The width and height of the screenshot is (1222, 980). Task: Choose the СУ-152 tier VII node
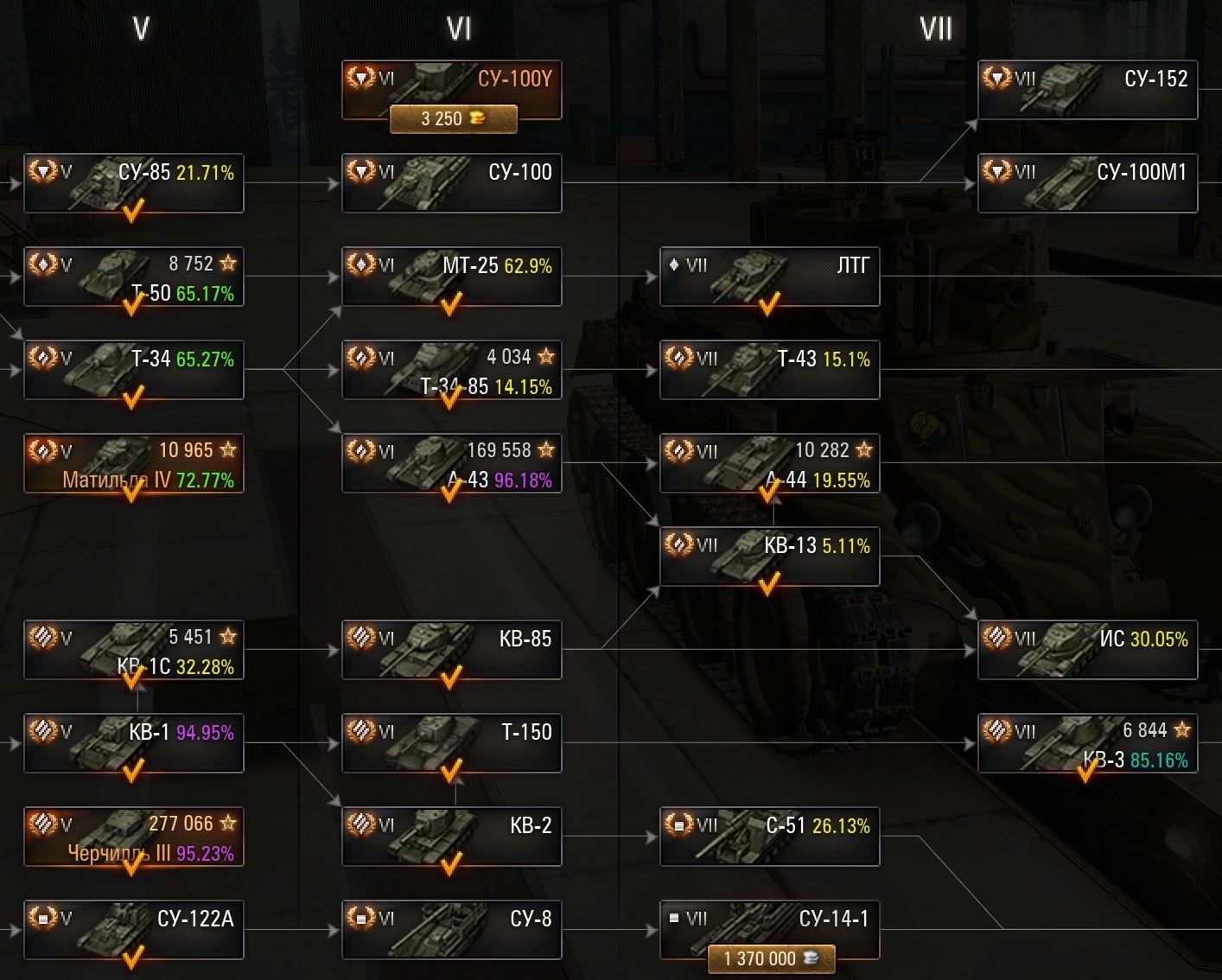[1087, 90]
